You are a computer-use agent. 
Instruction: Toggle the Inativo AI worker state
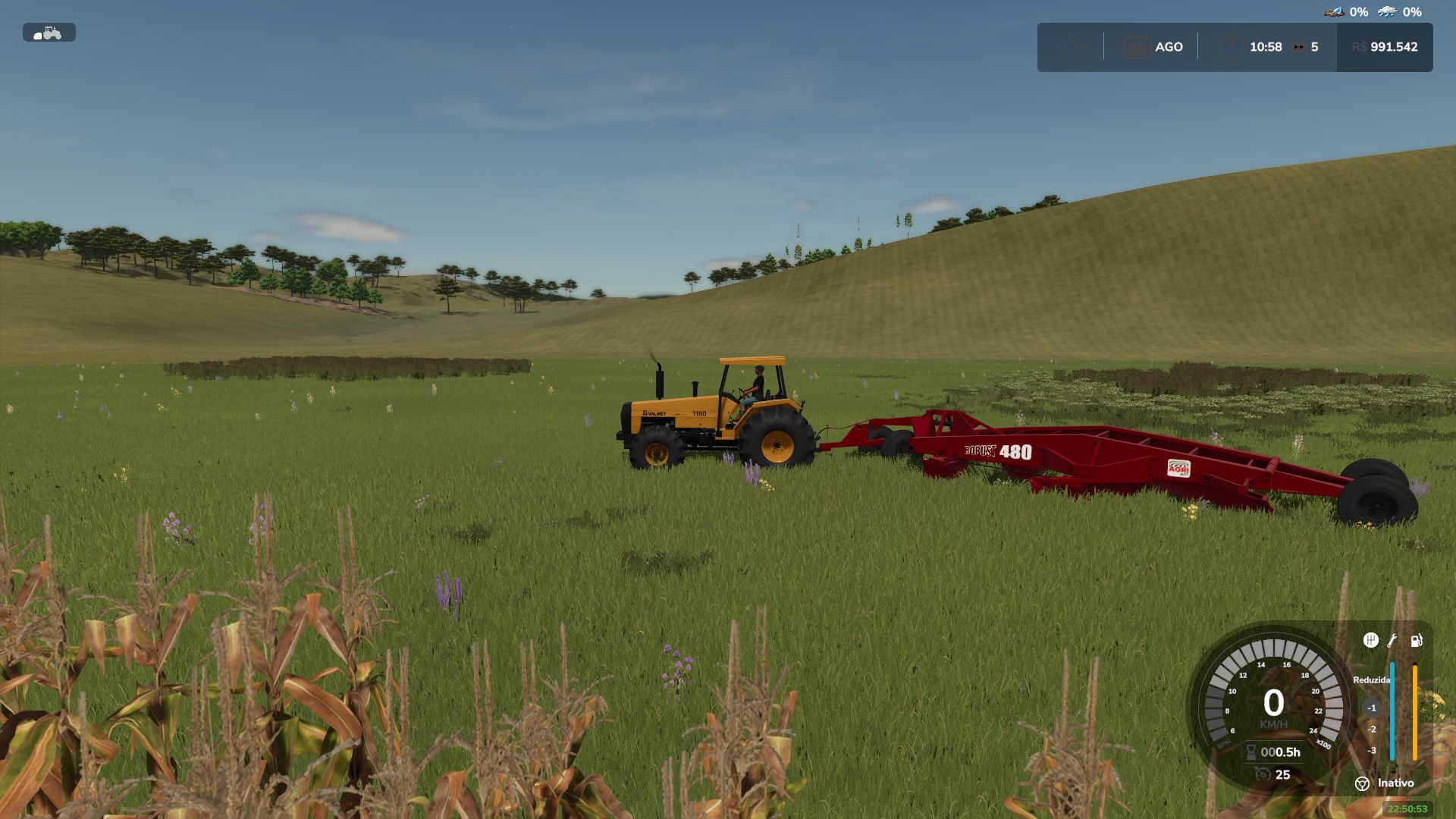pyautogui.click(x=1396, y=783)
